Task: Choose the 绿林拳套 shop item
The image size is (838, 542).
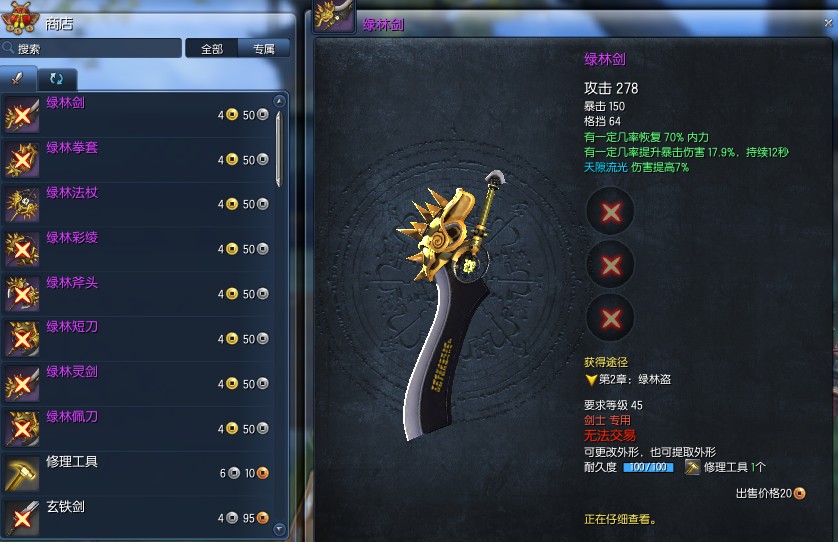Action: coord(140,159)
